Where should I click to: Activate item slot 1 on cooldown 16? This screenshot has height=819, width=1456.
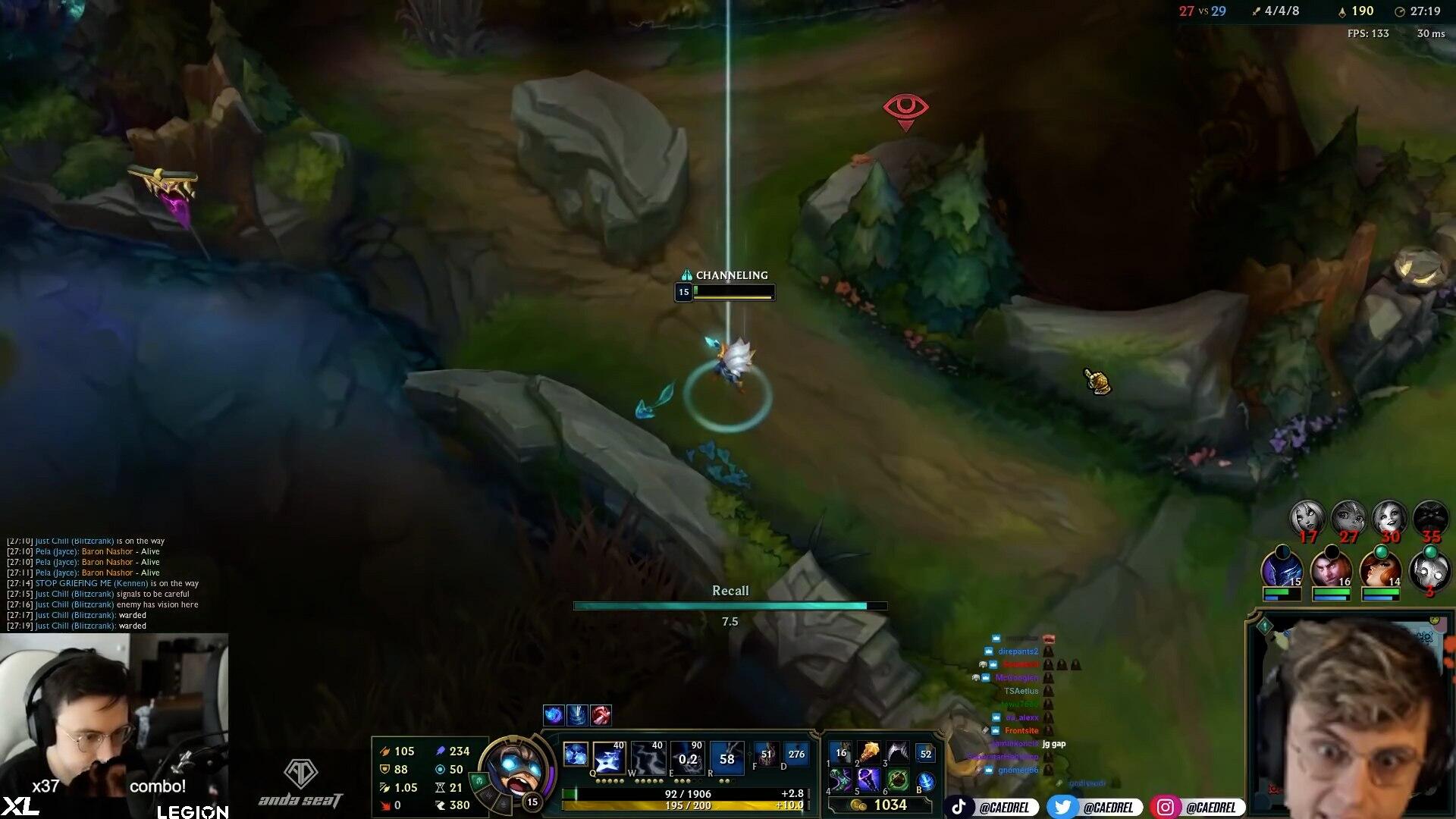coord(841,753)
